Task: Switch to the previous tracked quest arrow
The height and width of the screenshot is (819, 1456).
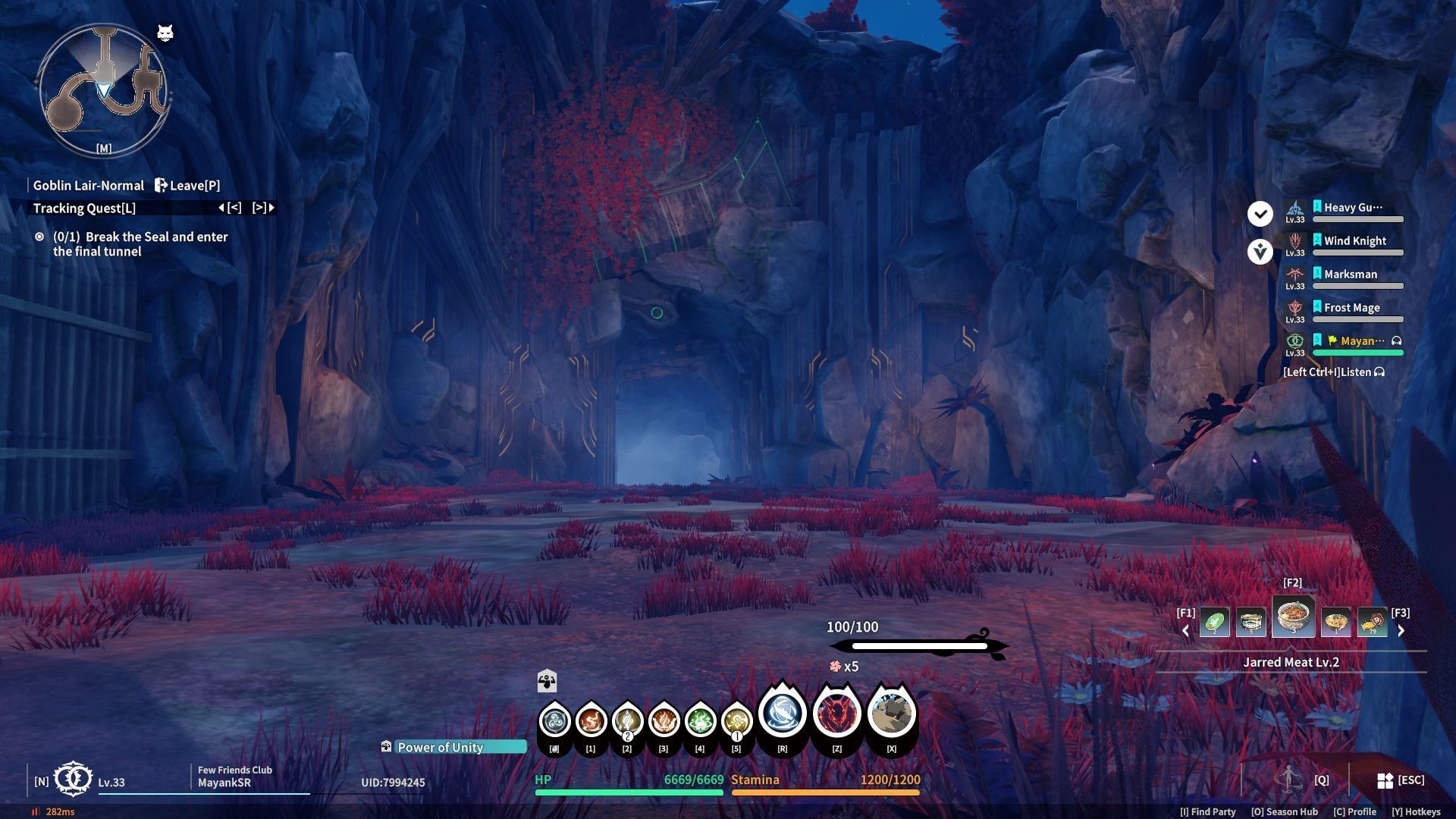Action: [x=230, y=208]
